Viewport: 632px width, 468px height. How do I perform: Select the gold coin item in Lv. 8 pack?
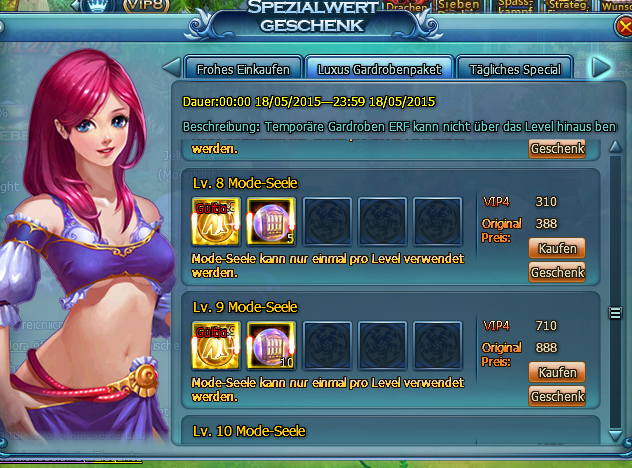215,221
